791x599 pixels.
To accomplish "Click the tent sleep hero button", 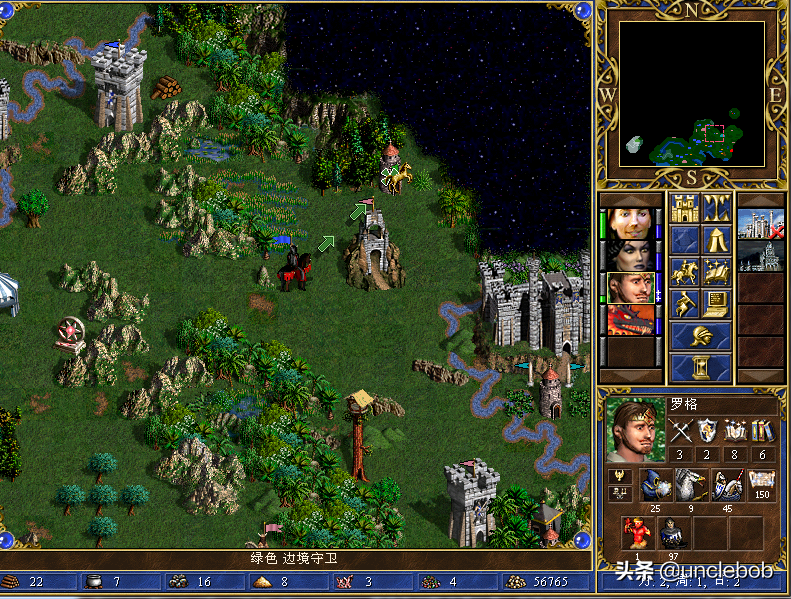I will [716, 240].
